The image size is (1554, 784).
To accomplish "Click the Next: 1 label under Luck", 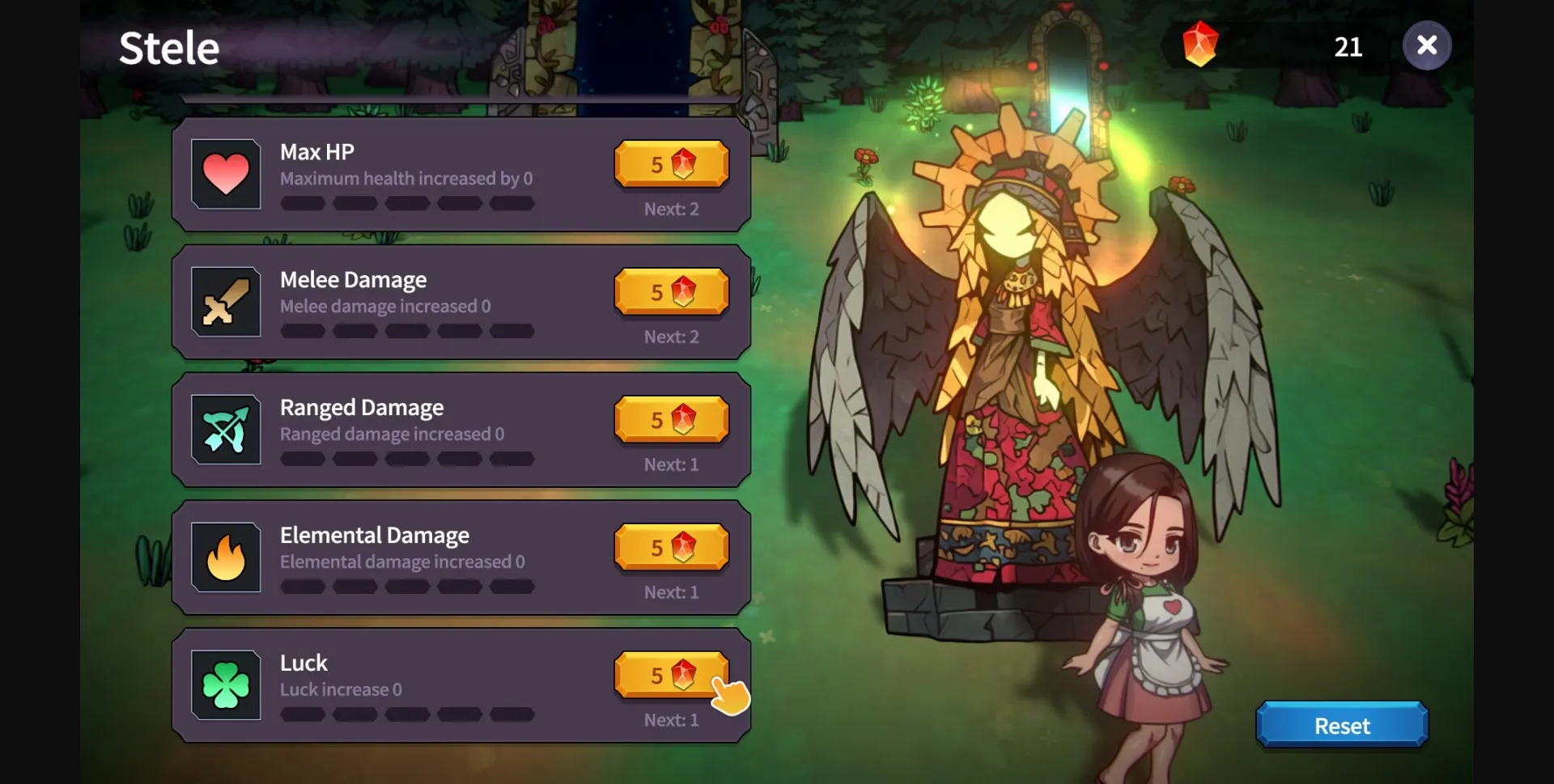I will (670, 720).
